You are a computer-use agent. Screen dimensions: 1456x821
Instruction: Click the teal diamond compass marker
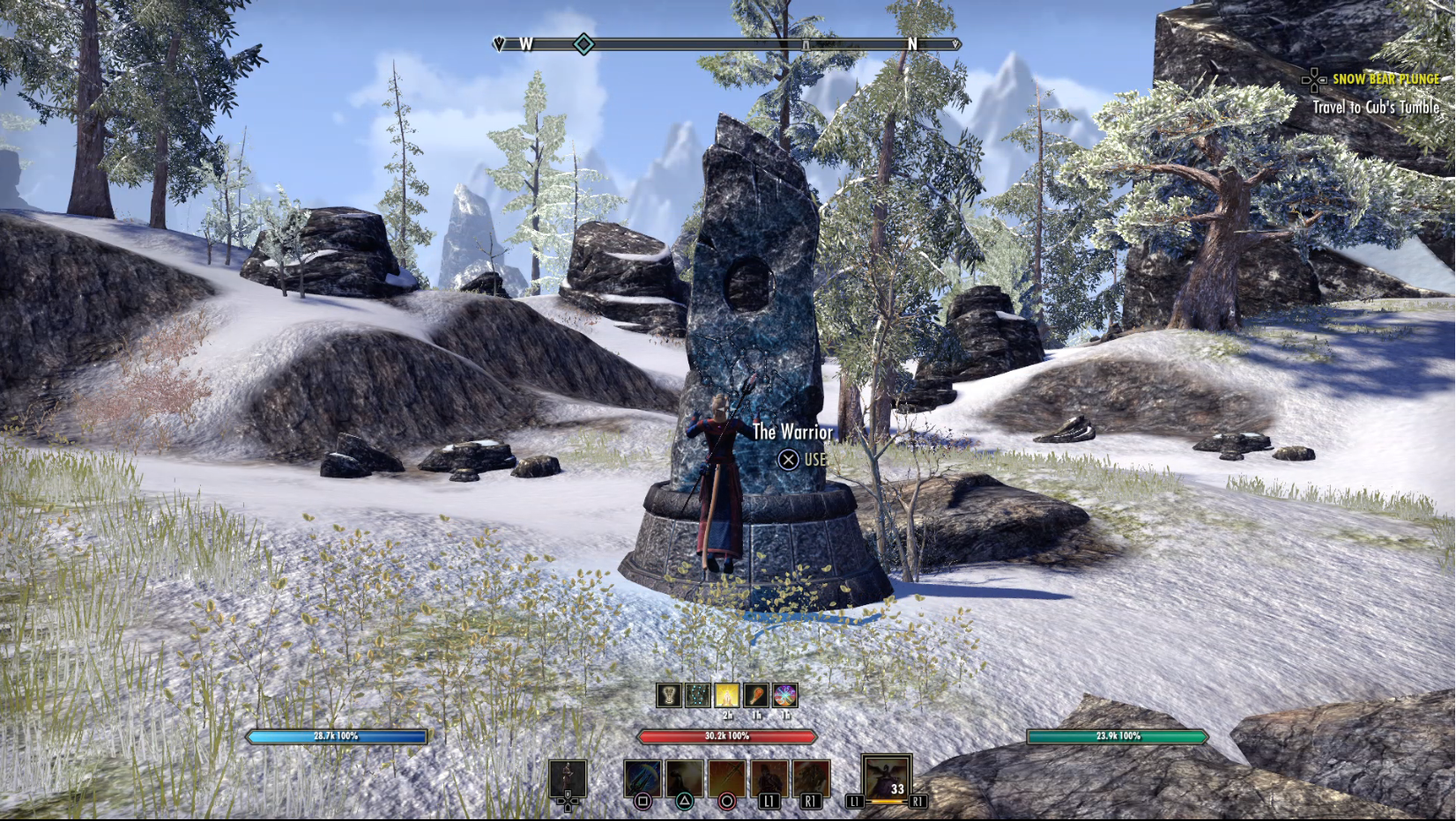click(583, 44)
